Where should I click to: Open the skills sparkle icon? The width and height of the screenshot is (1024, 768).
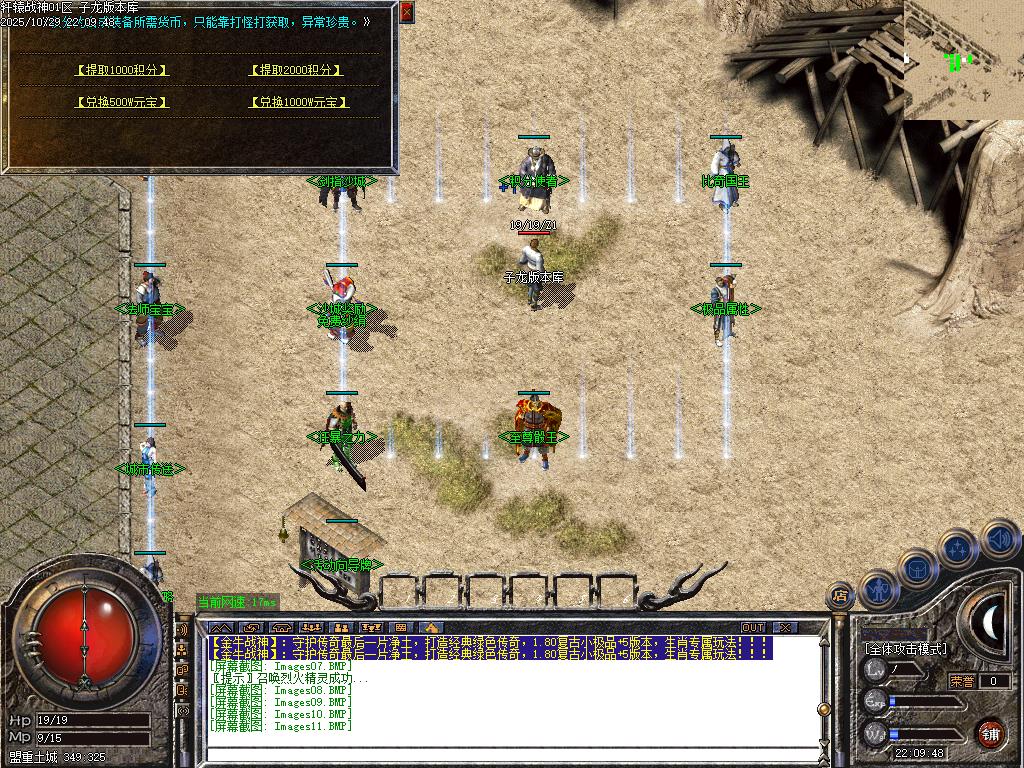(958, 548)
